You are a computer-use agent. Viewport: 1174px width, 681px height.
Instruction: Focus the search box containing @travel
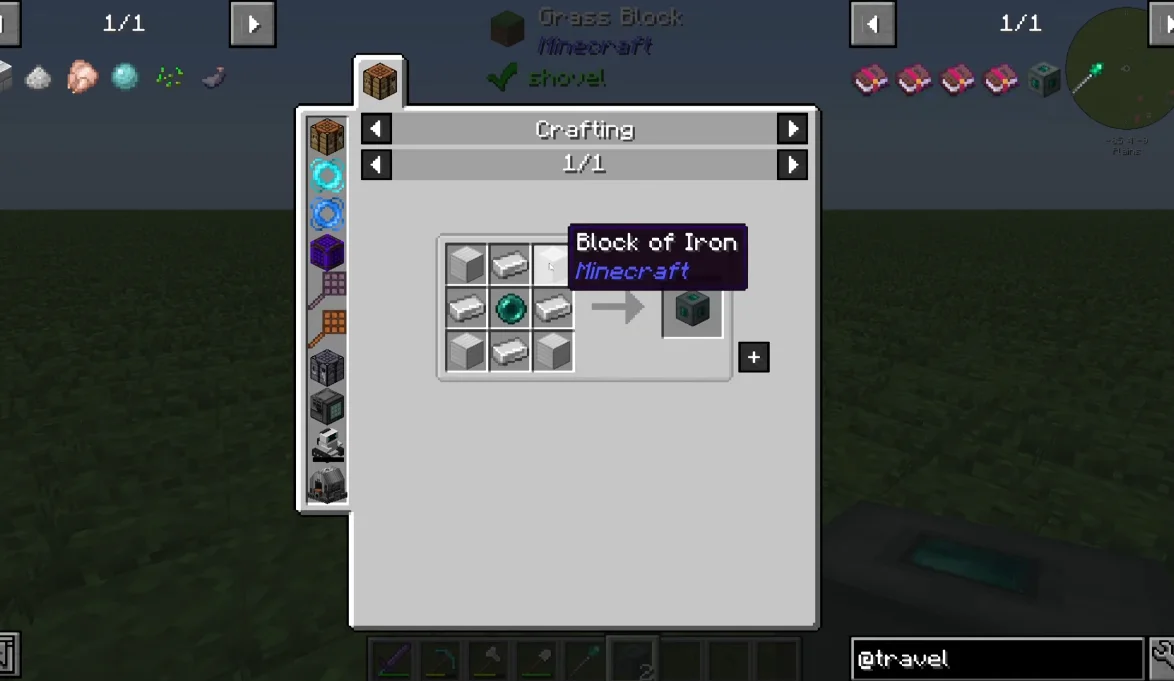point(997,659)
